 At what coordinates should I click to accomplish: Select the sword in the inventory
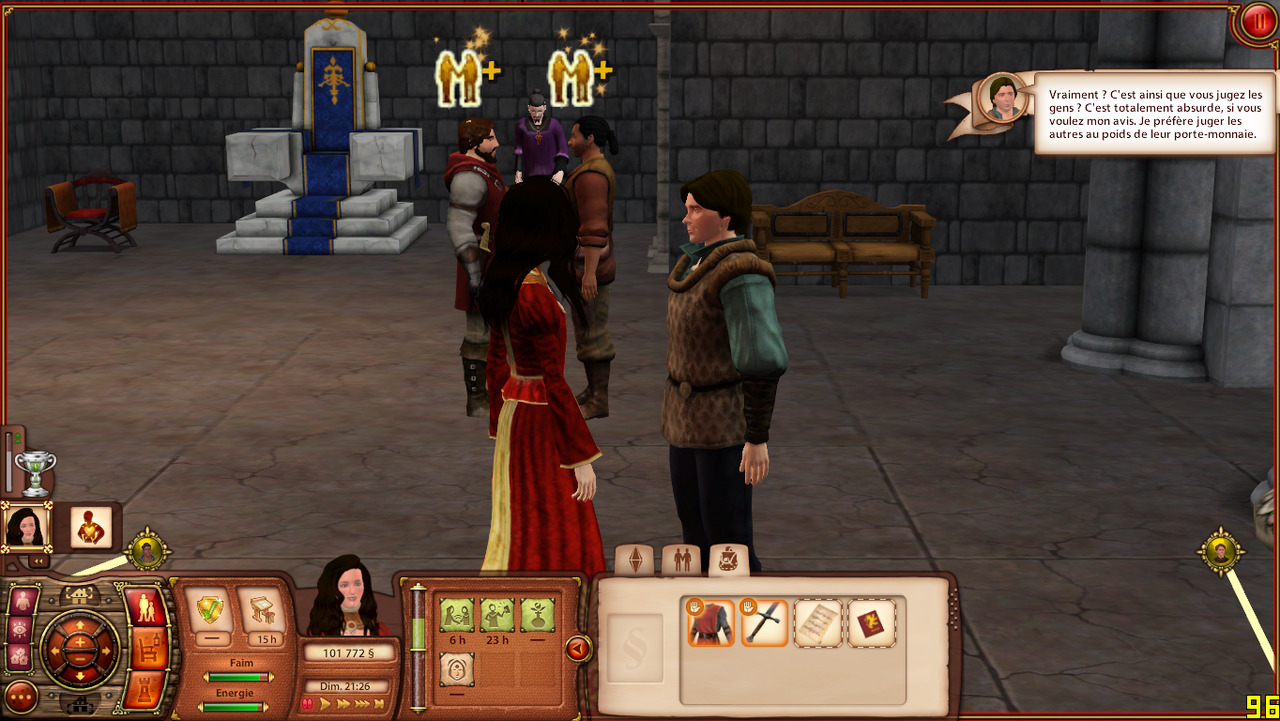(765, 622)
